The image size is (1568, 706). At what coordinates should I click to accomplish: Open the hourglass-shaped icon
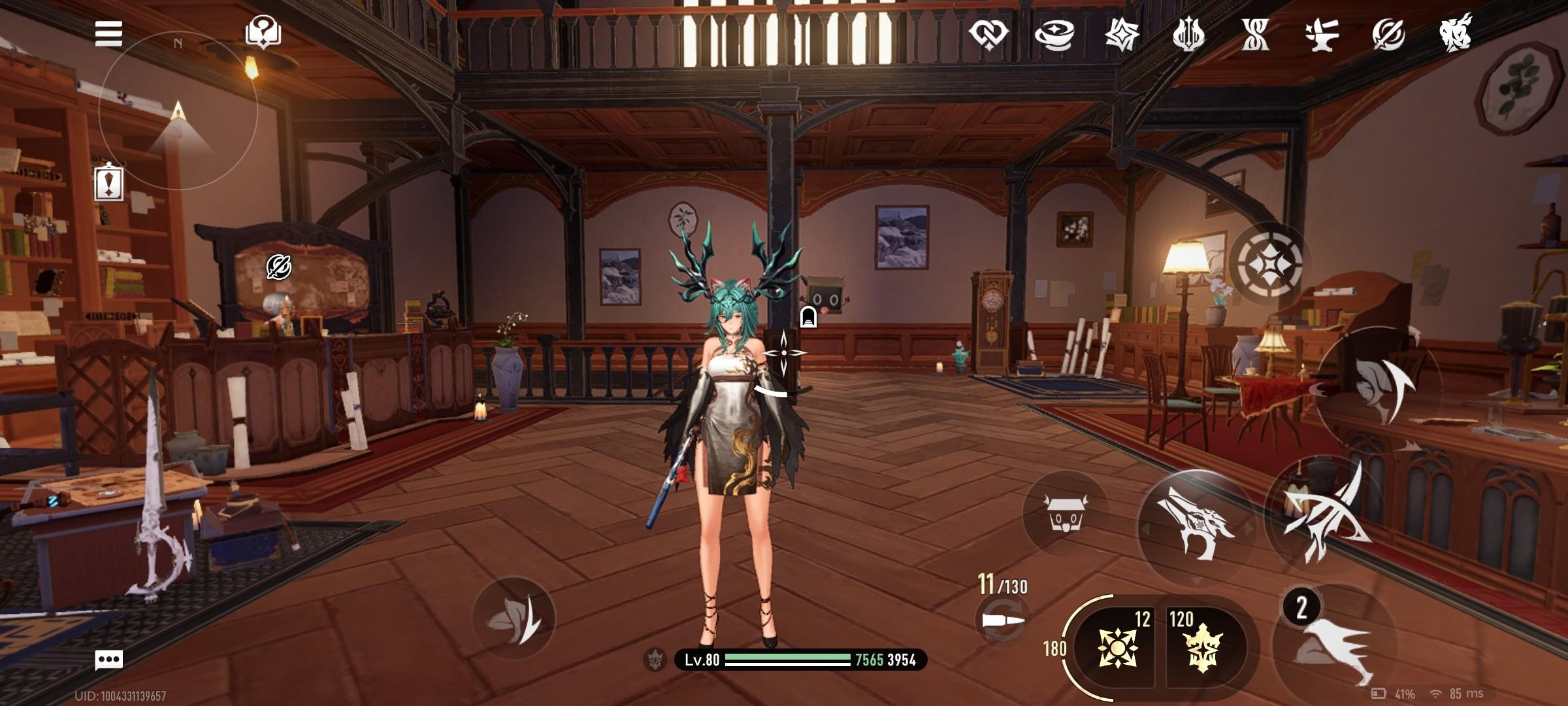(x=1255, y=33)
